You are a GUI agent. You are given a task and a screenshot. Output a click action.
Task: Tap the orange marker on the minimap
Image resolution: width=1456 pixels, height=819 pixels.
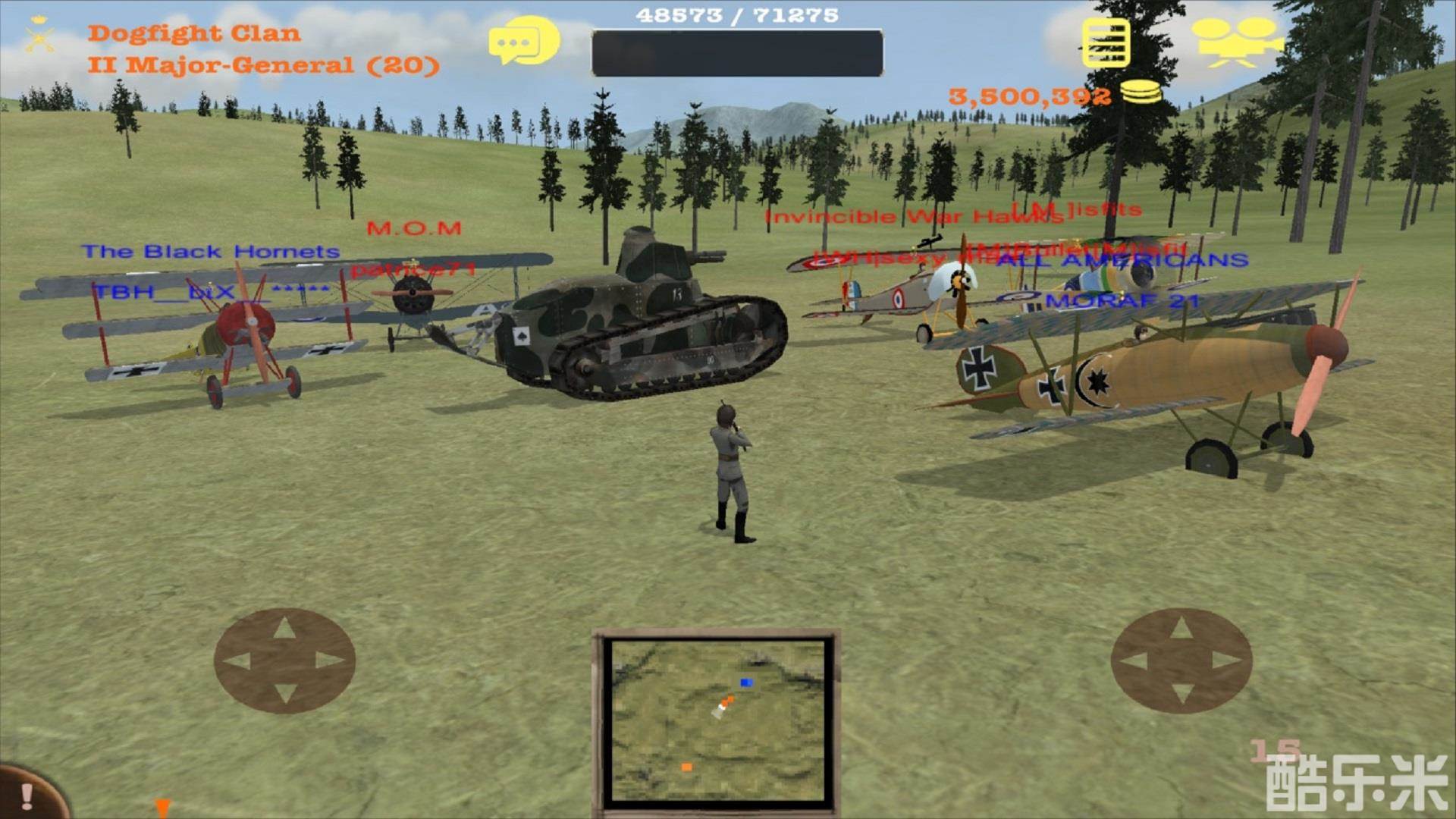pos(686,767)
